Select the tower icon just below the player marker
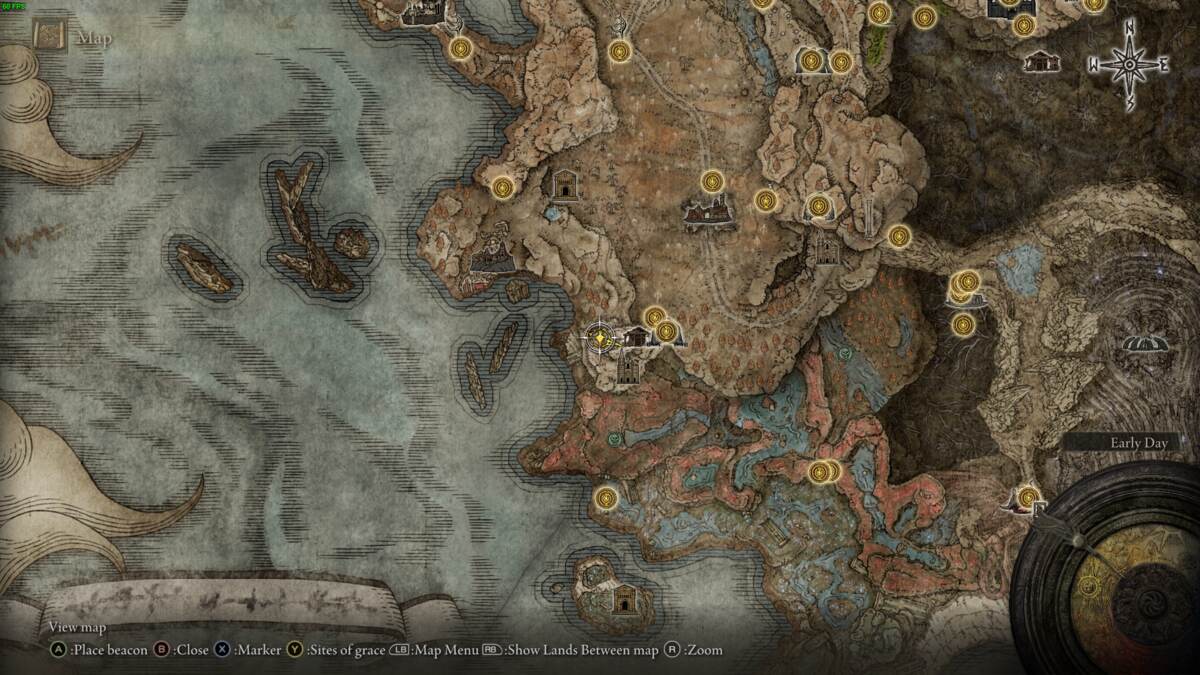 pyautogui.click(x=629, y=370)
